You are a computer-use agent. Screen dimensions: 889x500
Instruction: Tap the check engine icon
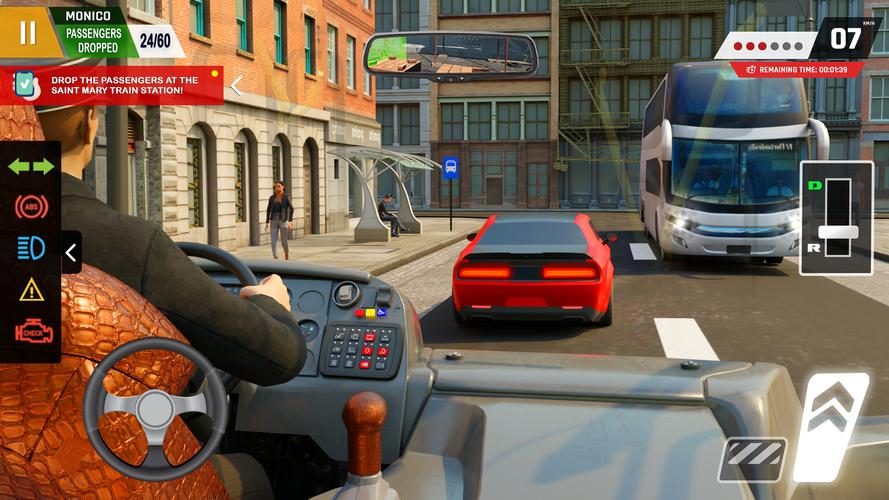coord(31,332)
